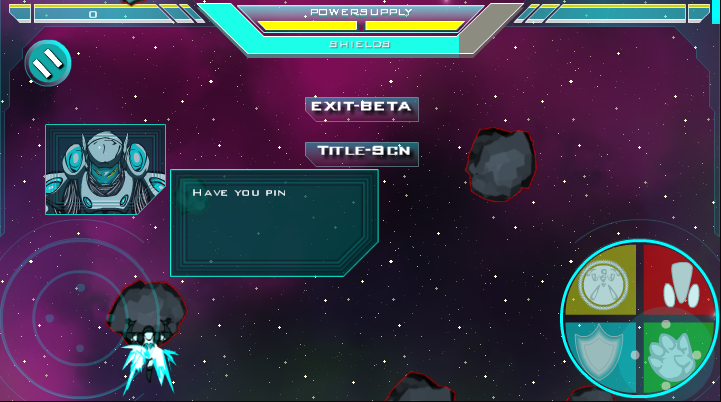The width and height of the screenshot is (721, 402).
Task: Tap the dialogue text box to continue
Action: 274,221
